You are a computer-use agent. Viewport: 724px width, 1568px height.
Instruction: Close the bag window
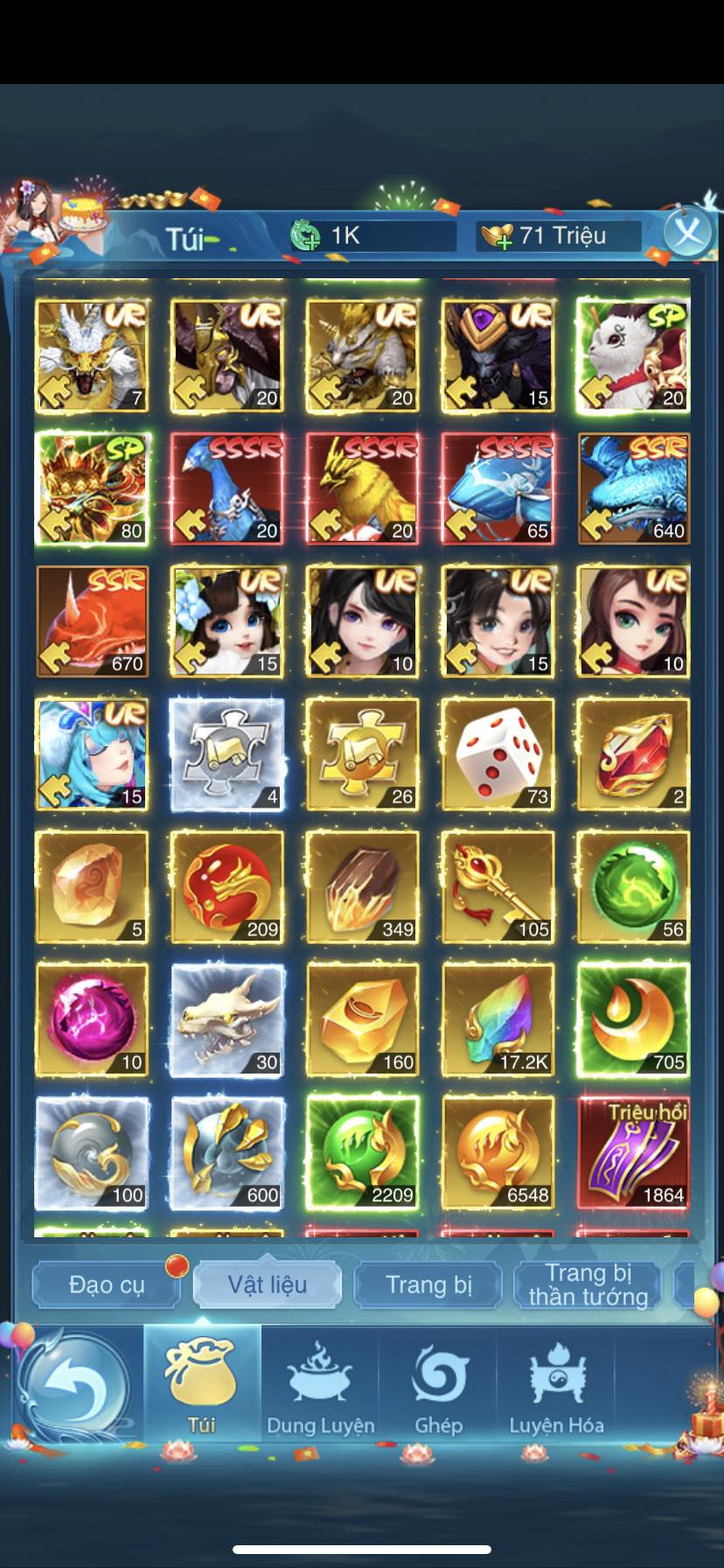tap(687, 234)
